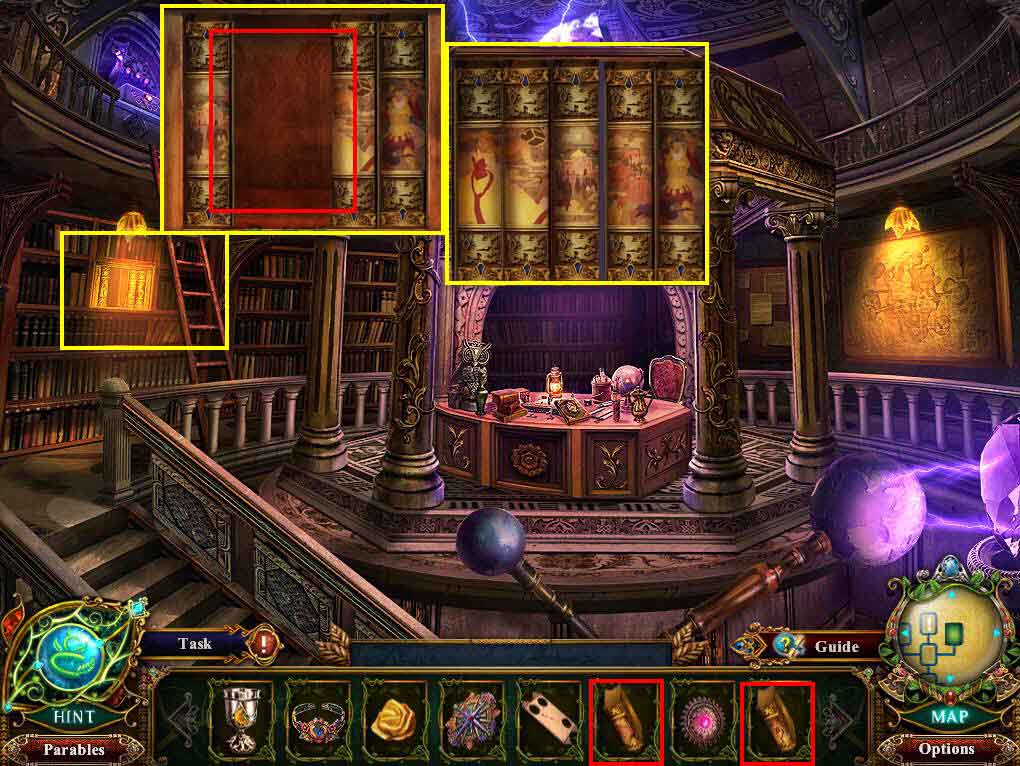The height and width of the screenshot is (766, 1020).
Task: Select the silver goblet from inventory
Action: [x=241, y=718]
